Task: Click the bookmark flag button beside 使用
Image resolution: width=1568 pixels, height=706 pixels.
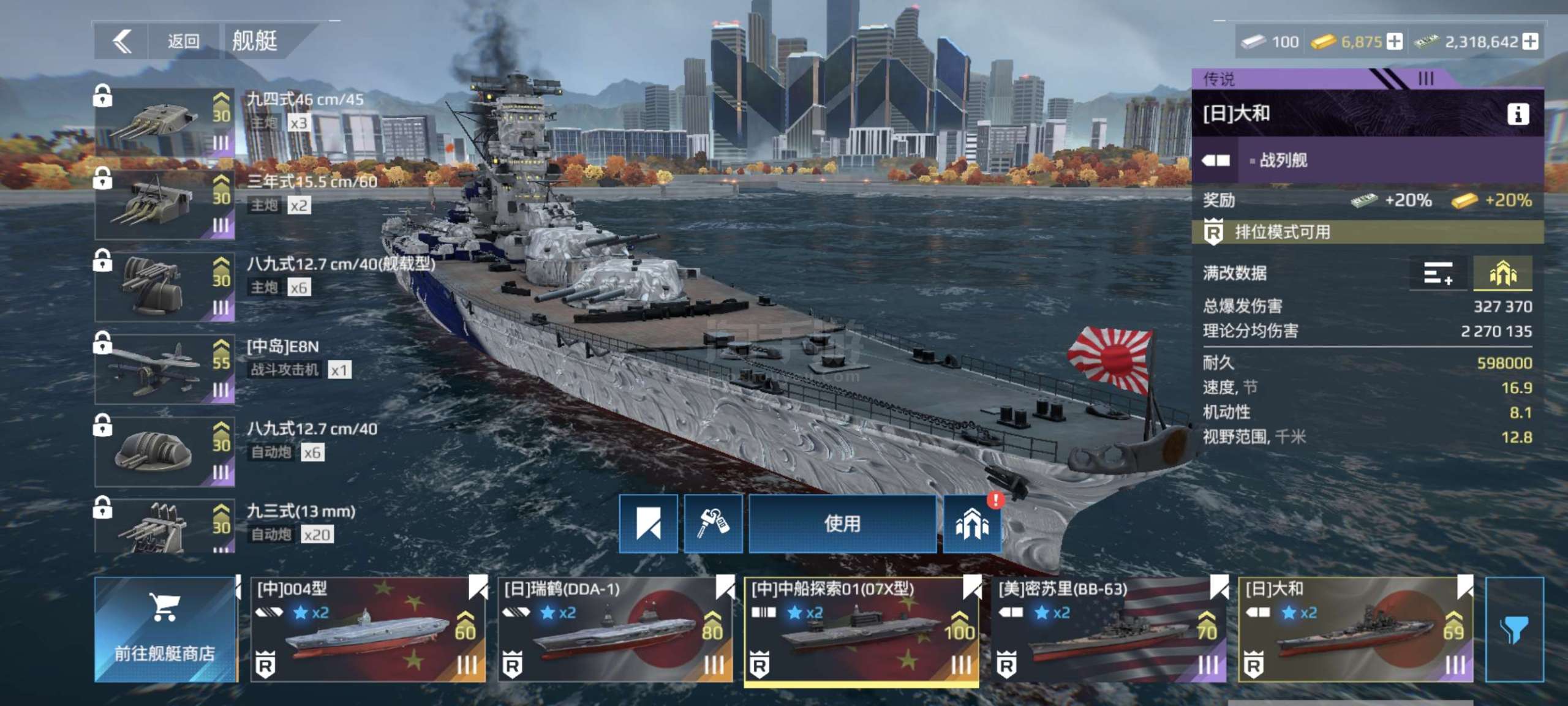Action: (x=648, y=524)
